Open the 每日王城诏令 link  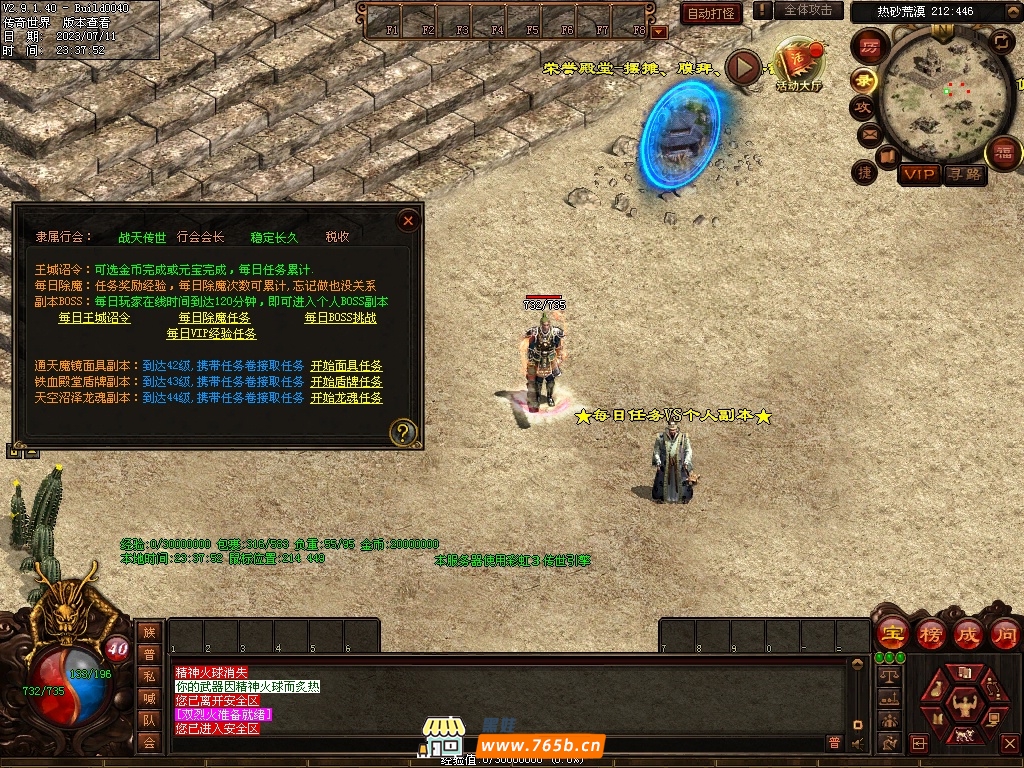tap(94, 318)
